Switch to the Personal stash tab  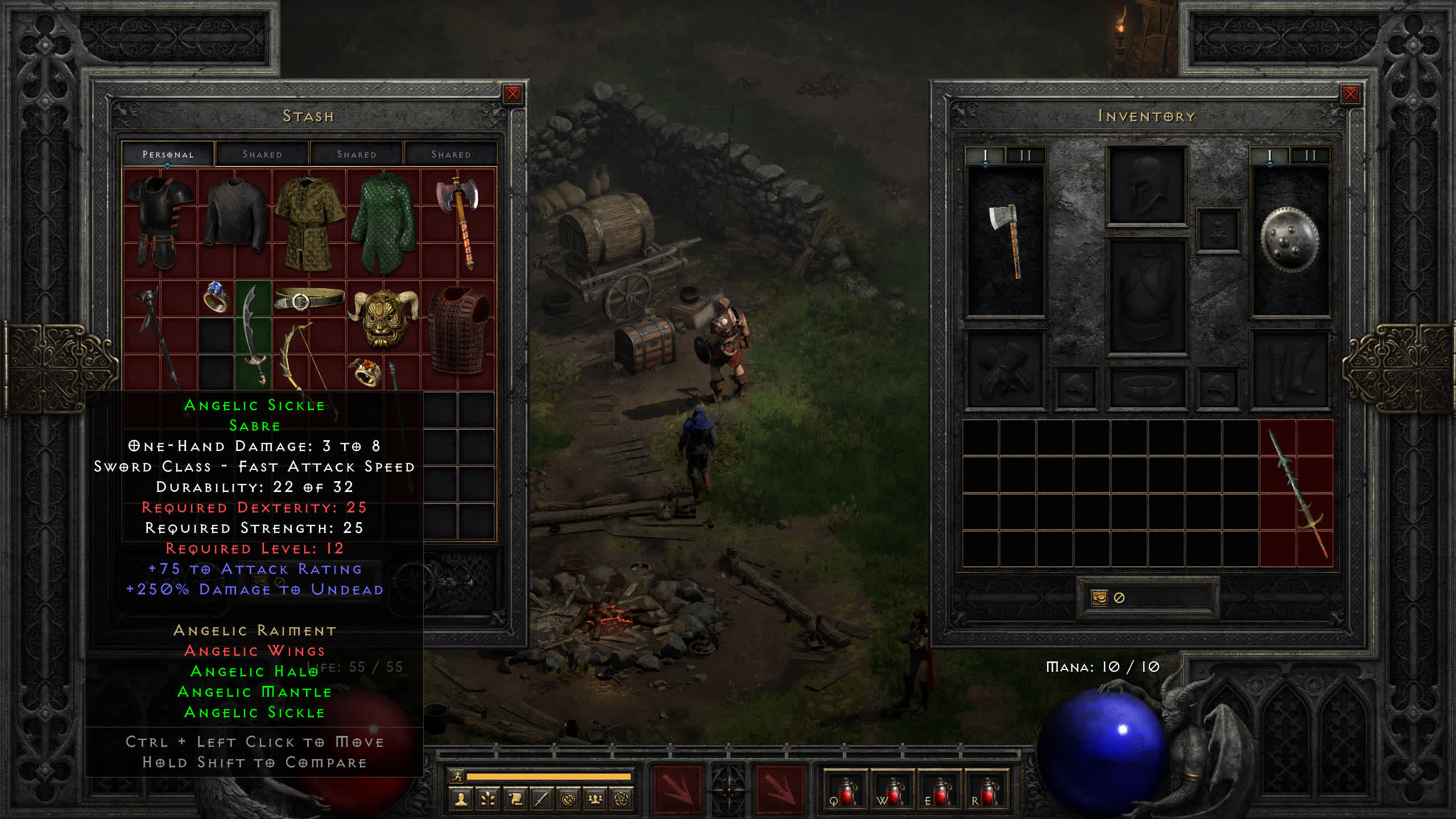(168, 154)
